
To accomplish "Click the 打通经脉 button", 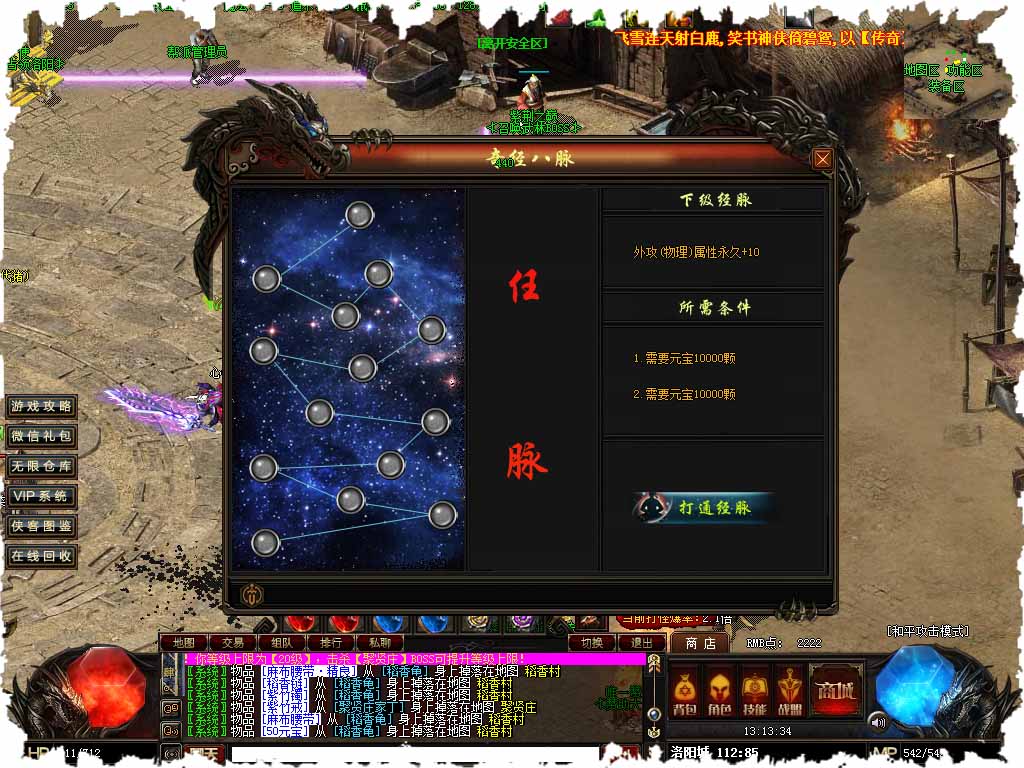I will pyautogui.click(x=704, y=507).
